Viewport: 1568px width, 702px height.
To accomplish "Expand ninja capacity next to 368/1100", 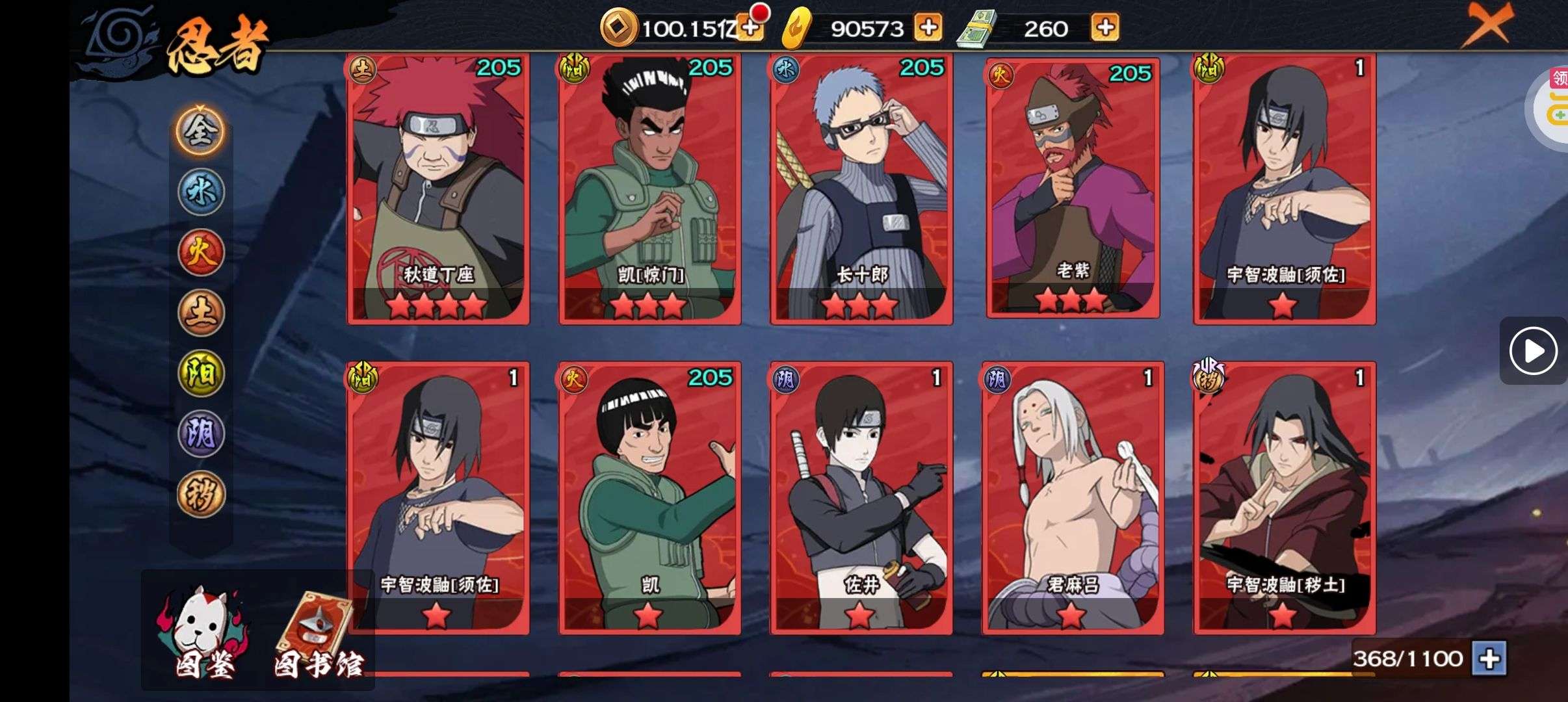I will point(1489,658).
